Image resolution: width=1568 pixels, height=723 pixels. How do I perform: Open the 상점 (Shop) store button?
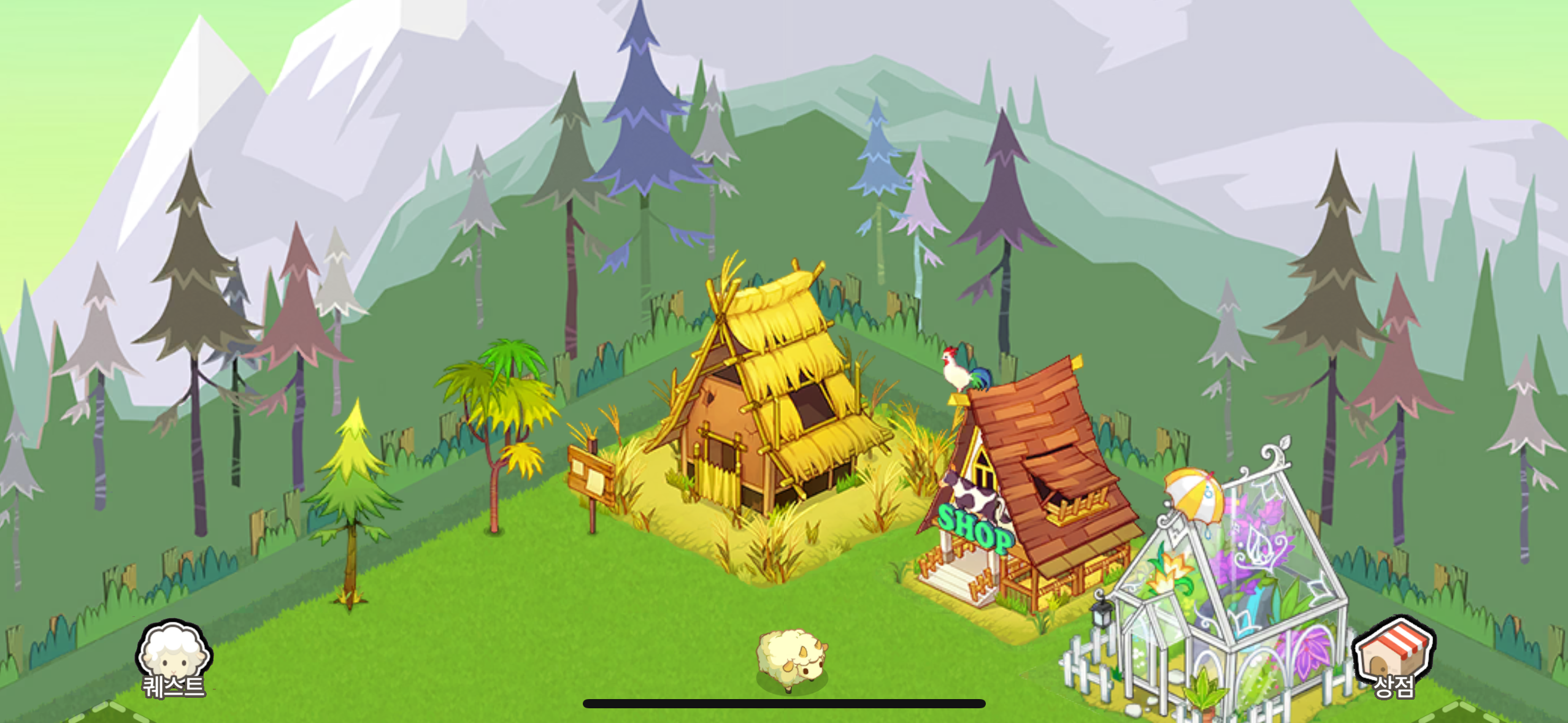point(1393,658)
